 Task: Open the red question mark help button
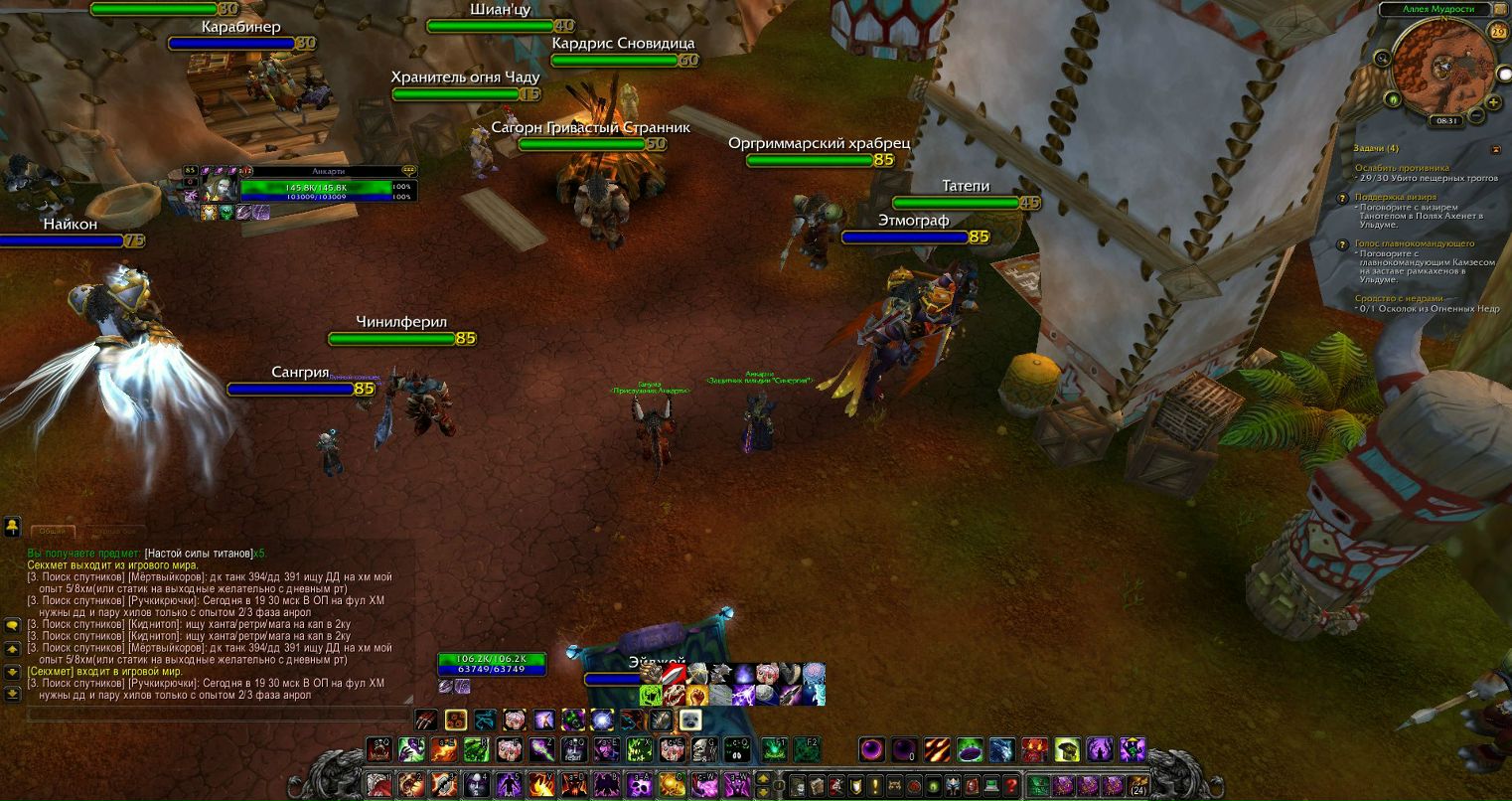tap(1011, 785)
